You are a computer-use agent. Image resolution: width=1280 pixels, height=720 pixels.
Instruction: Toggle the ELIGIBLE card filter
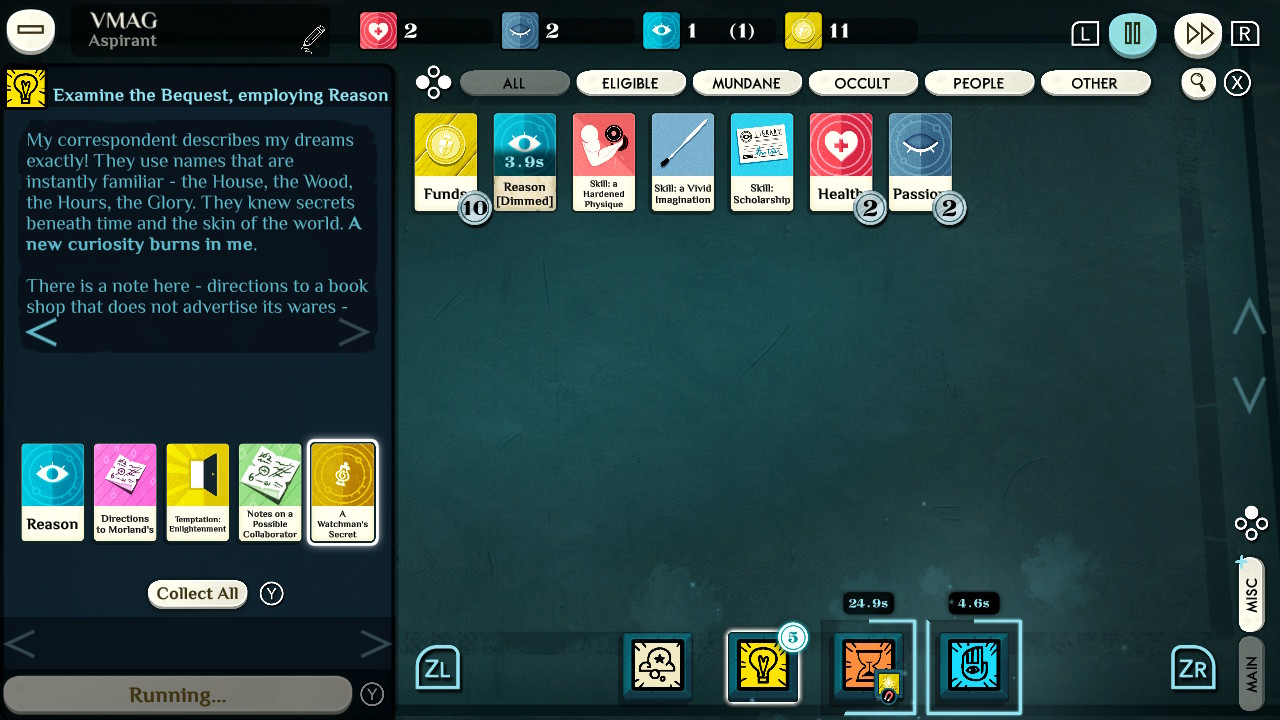(x=630, y=83)
